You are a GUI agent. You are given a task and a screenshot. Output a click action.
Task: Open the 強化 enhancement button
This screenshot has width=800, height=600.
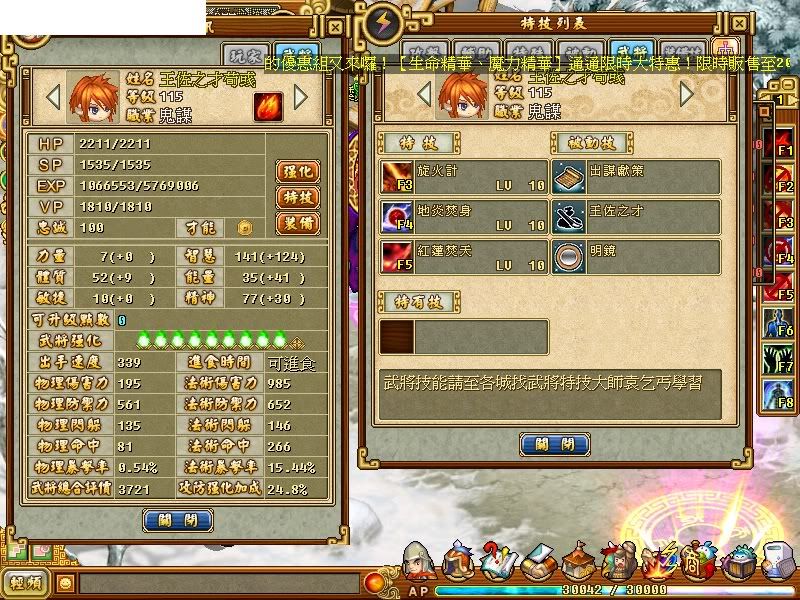click(298, 171)
